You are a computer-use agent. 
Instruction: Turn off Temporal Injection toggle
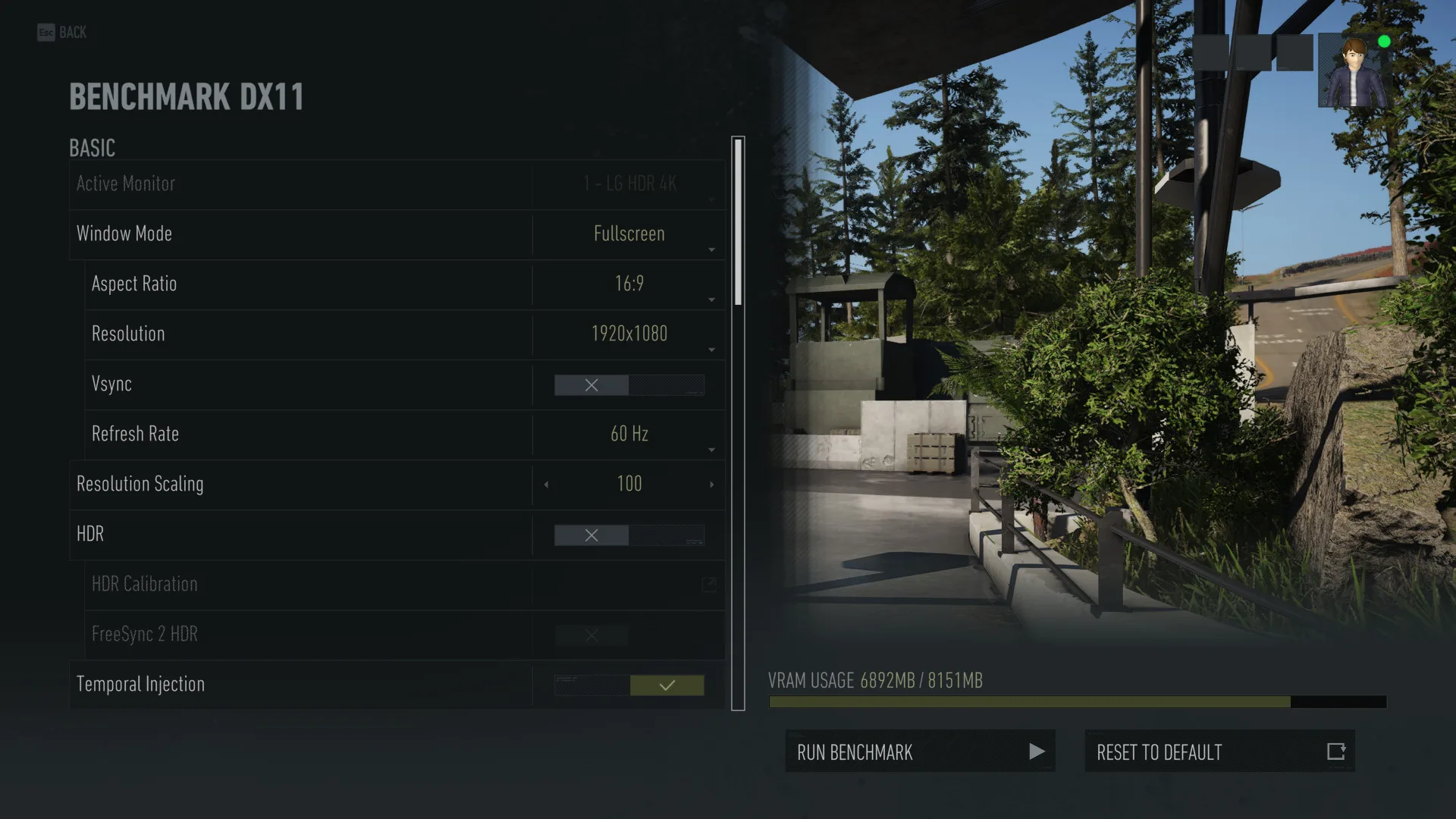coord(629,686)
